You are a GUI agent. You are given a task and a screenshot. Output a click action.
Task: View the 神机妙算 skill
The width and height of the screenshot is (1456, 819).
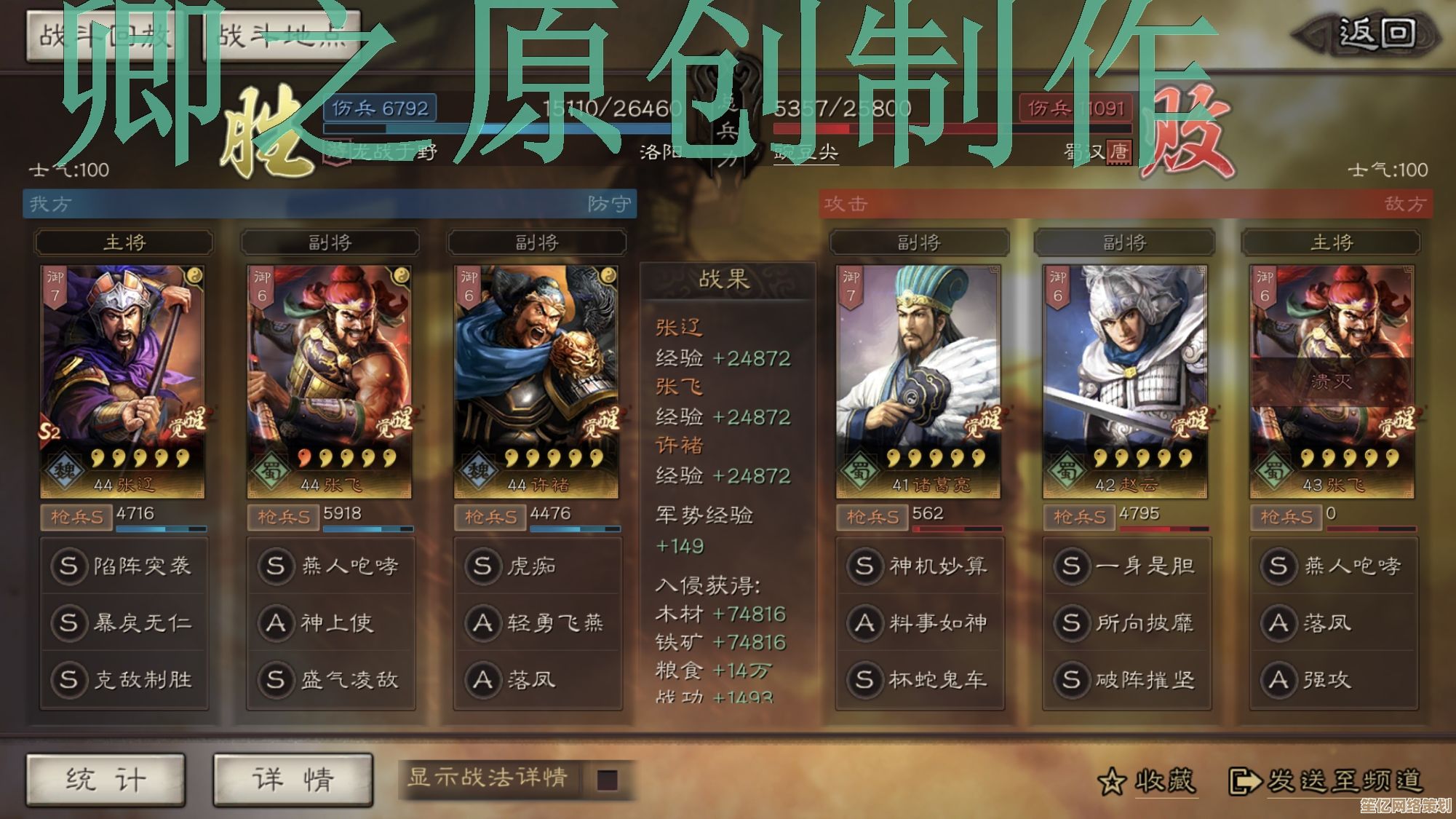coord(920,566)
